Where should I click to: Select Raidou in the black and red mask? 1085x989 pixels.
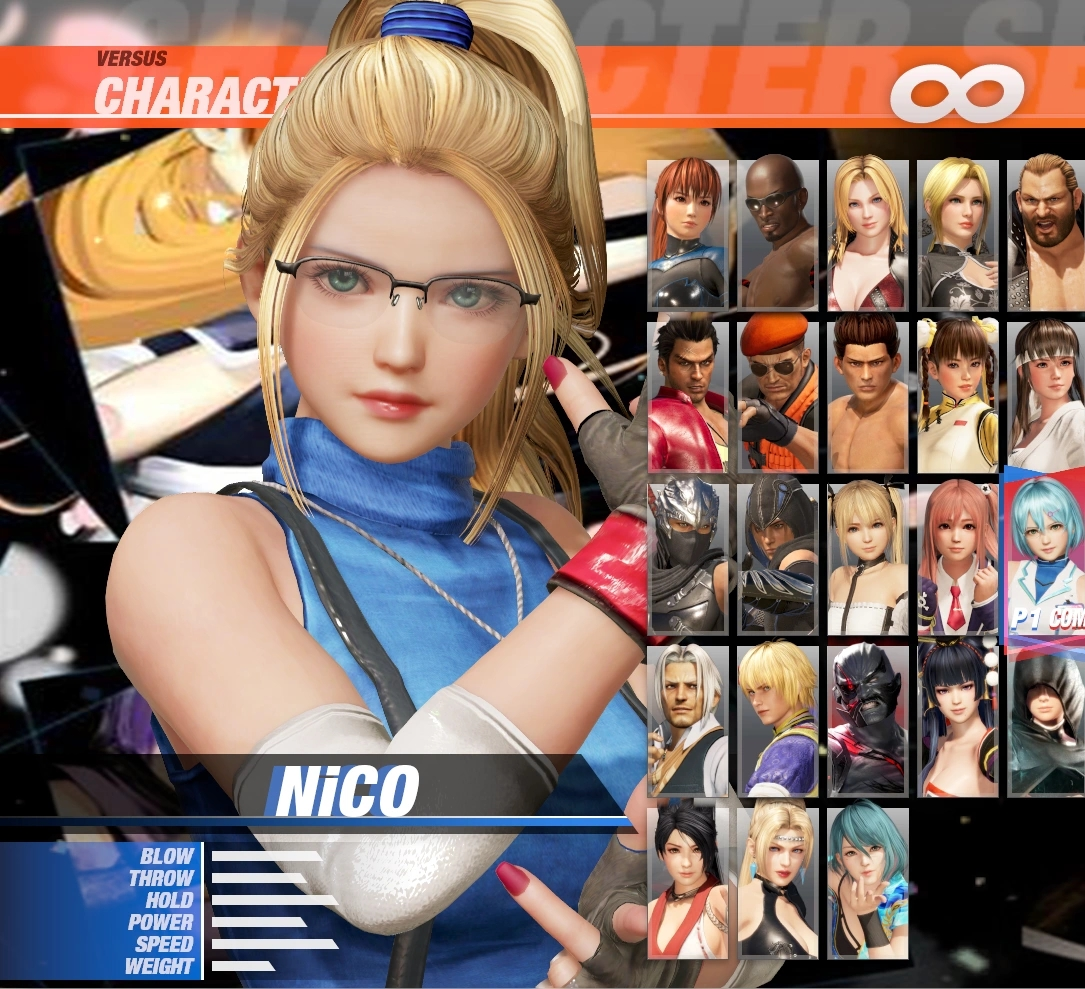[x=867, y=720]
